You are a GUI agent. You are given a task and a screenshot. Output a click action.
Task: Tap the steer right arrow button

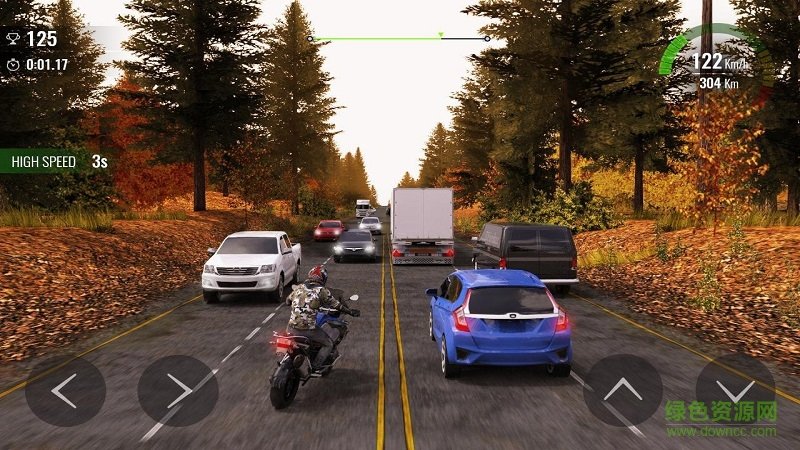[x=178, y=391]
